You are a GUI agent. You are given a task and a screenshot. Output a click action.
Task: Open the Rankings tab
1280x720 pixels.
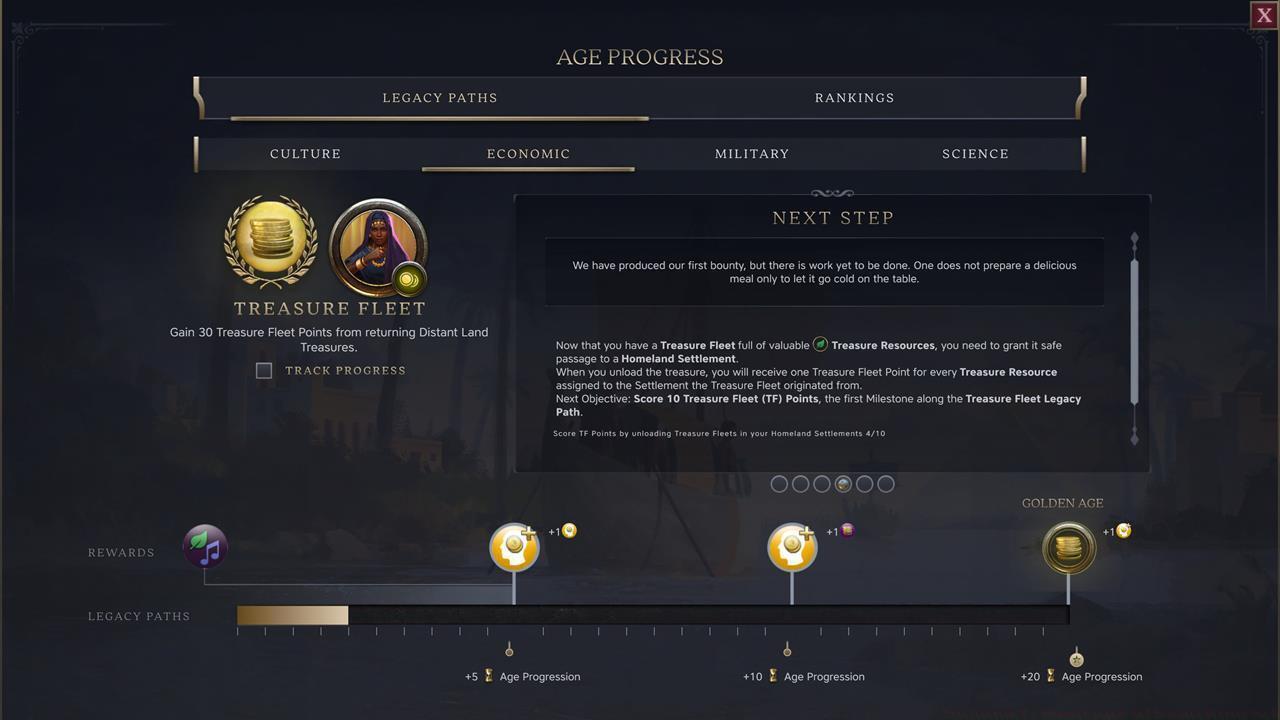(855, 97)
